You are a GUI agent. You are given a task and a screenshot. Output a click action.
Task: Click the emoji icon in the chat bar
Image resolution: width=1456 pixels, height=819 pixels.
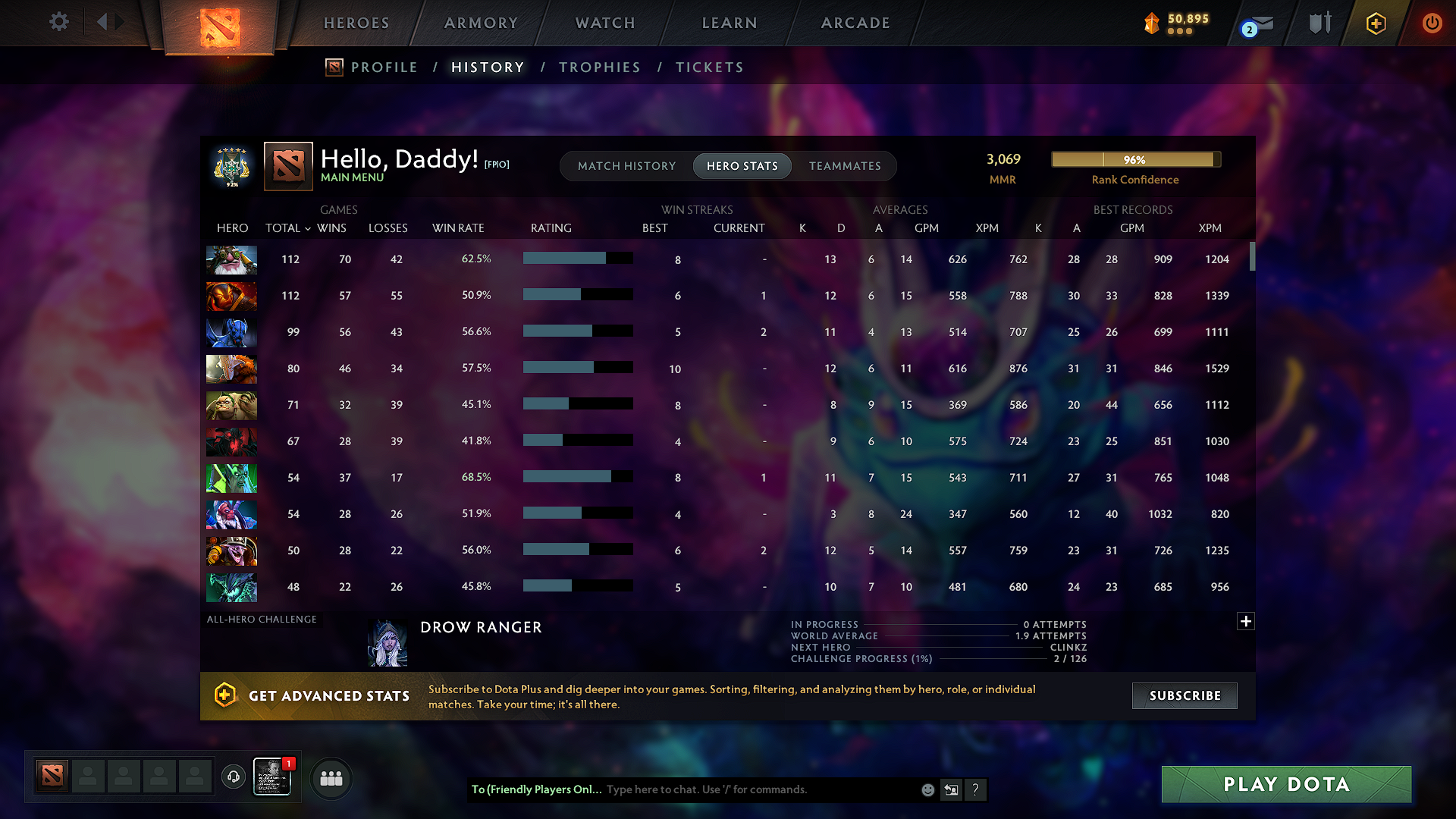pos(927,789)
